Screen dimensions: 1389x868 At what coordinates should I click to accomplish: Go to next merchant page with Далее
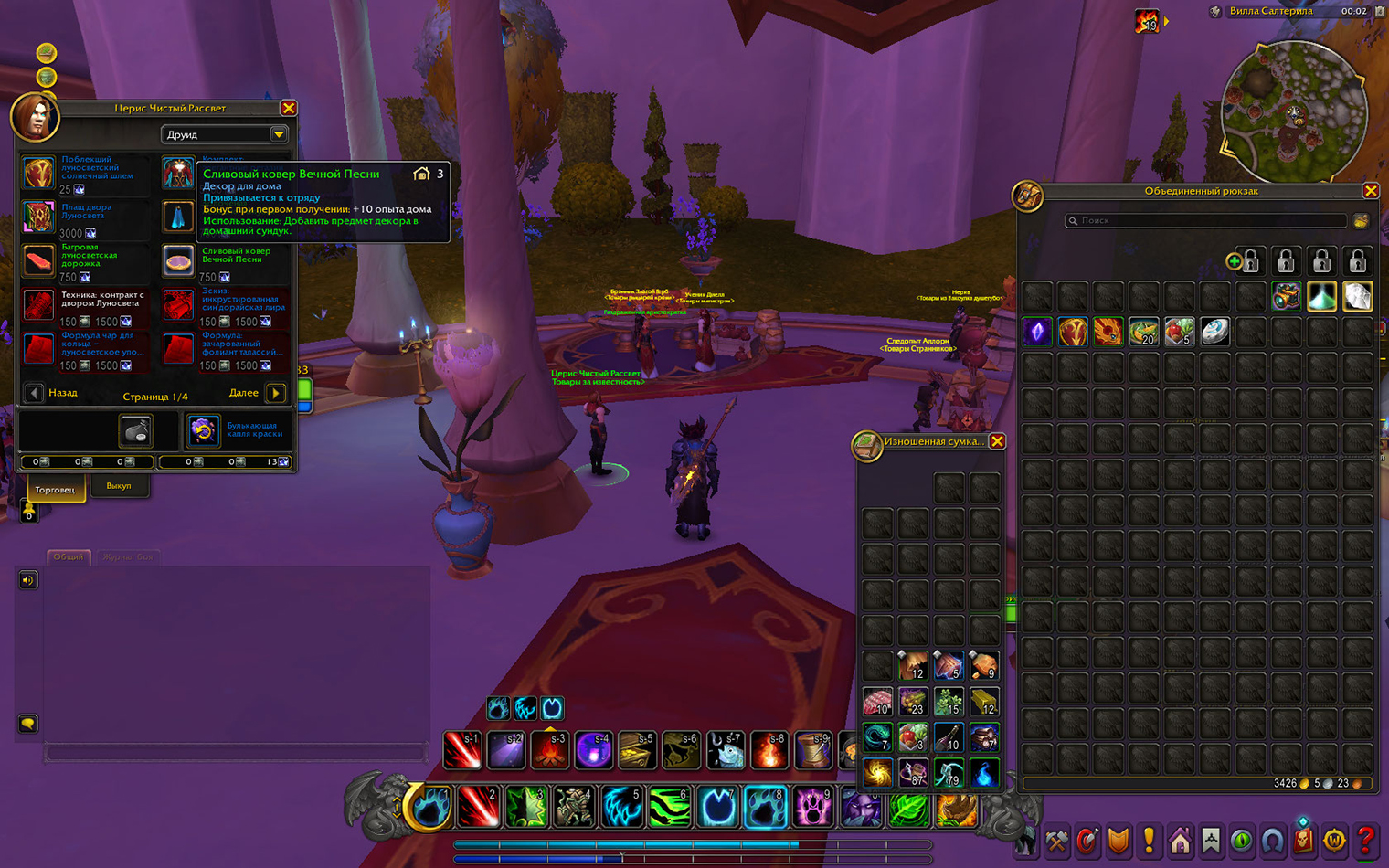275,393
